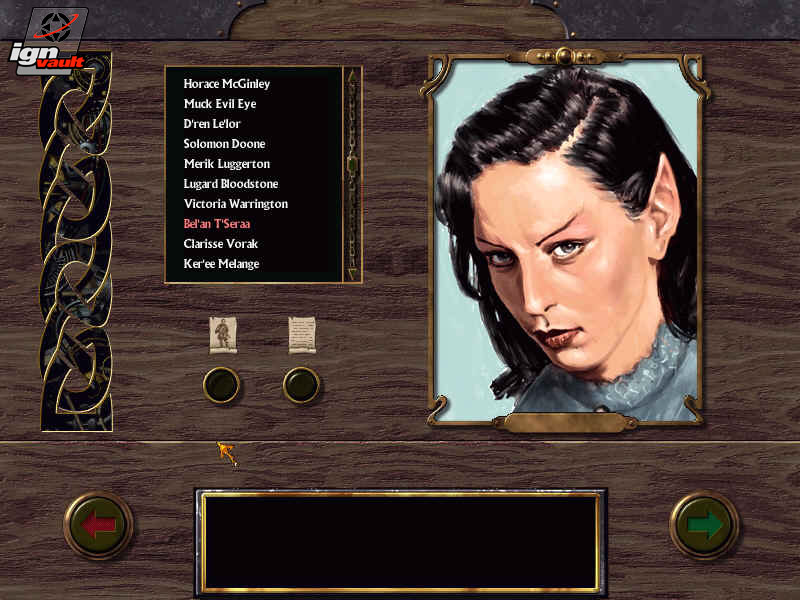Click the highlighted Bel'an T'Seraa entry
Screen dimensions: 800x600
pyautogui.click(x=217, y=224)
